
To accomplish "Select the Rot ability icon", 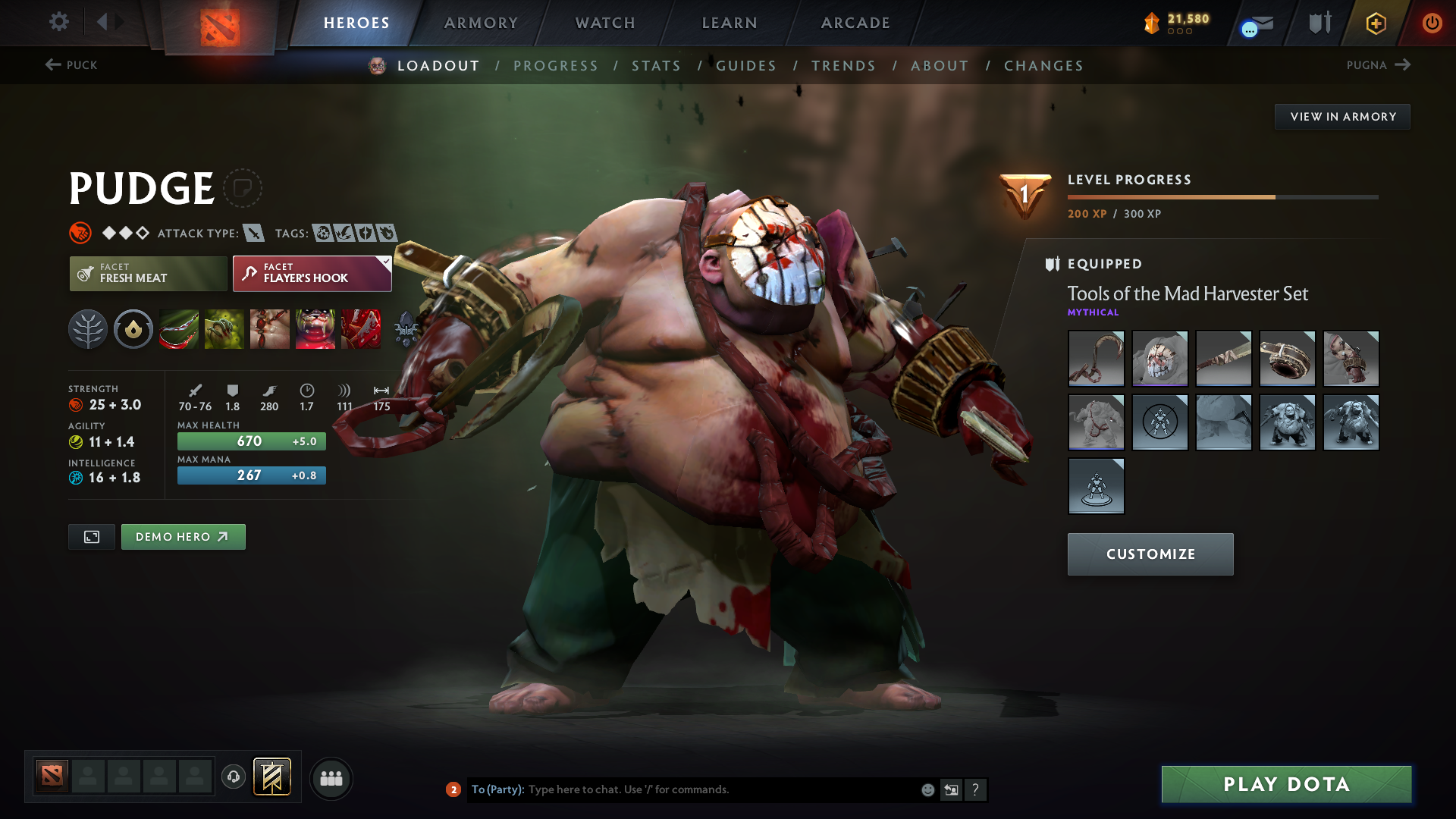I will (x=224, y=328).
